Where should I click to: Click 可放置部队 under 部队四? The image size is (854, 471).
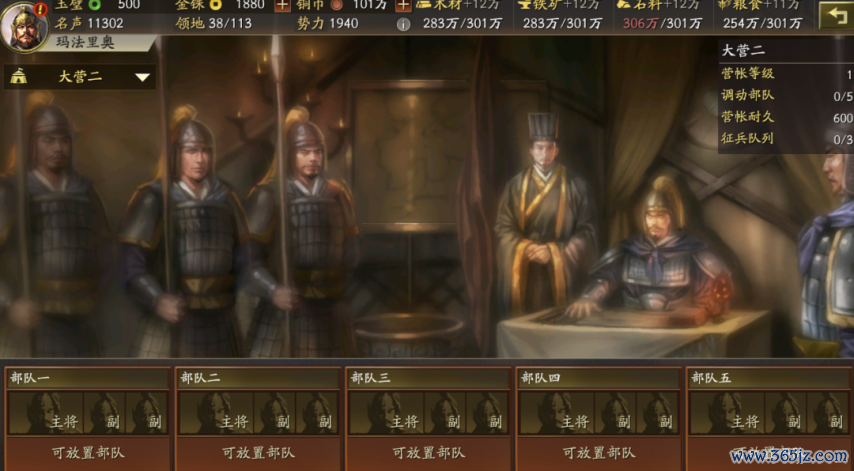pos(598,452)
